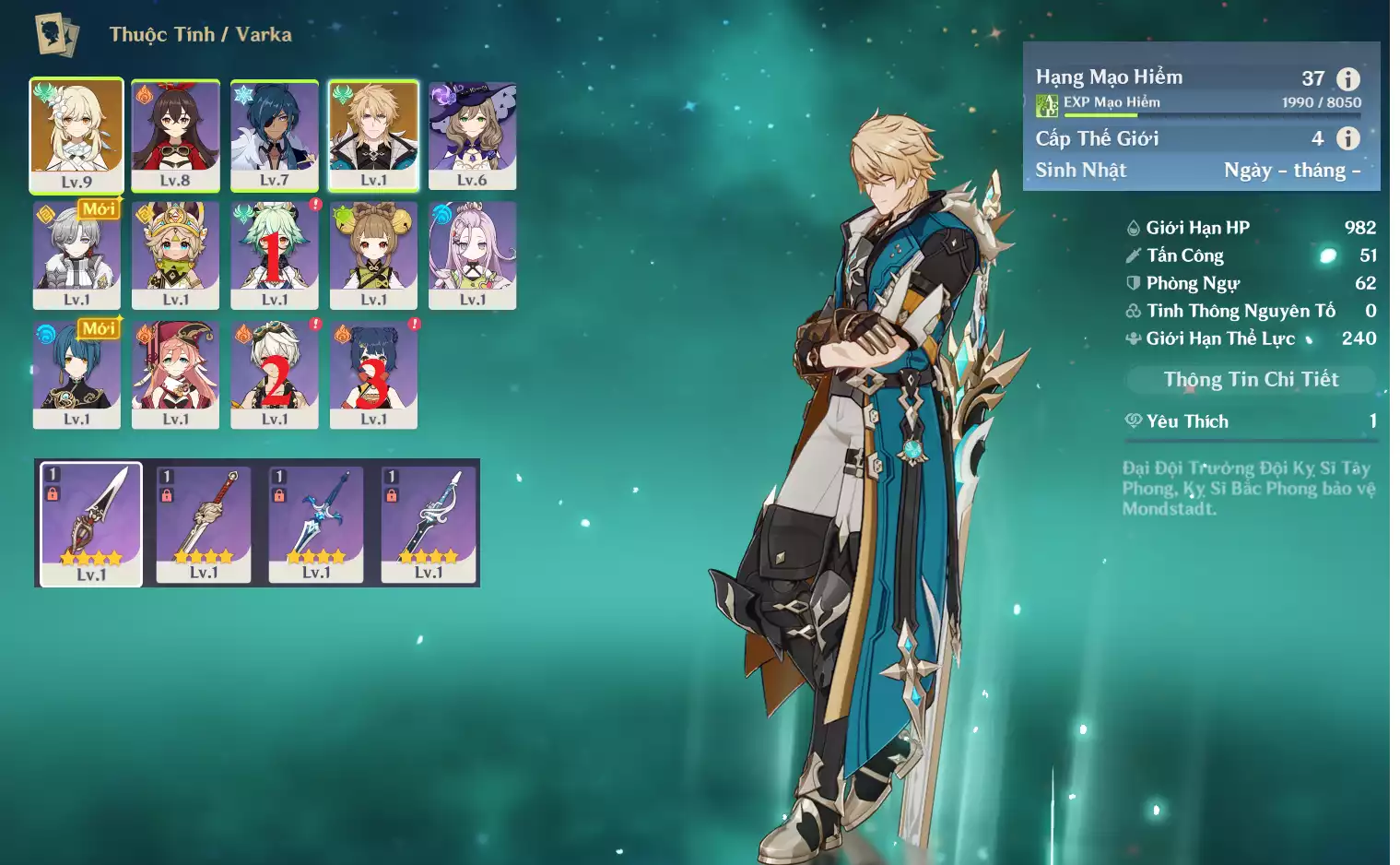Pick the Geo girl with golden crown
The image size is (1400, 865).
coord(175,255)
